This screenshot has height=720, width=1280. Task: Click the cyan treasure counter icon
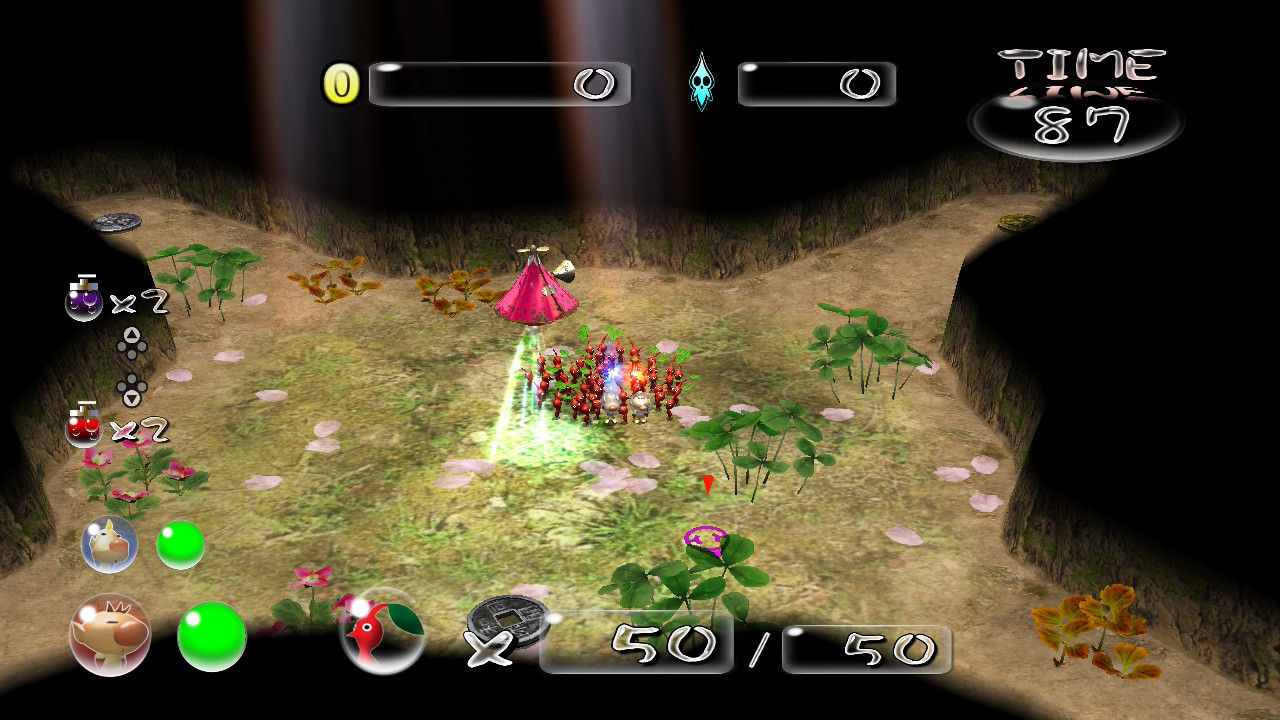(x=702, y=83)
